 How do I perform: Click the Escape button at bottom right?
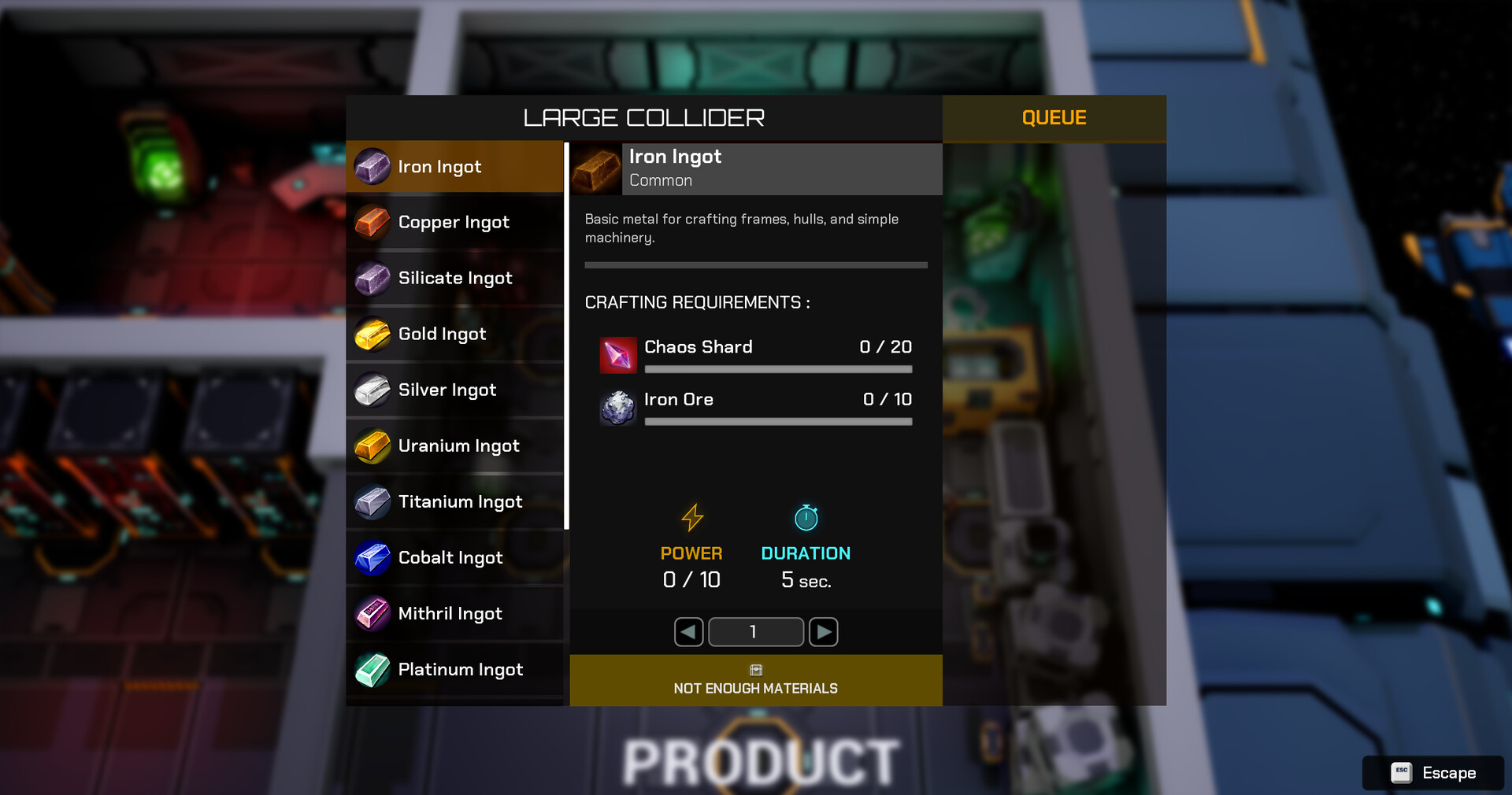click(1432, 773)
